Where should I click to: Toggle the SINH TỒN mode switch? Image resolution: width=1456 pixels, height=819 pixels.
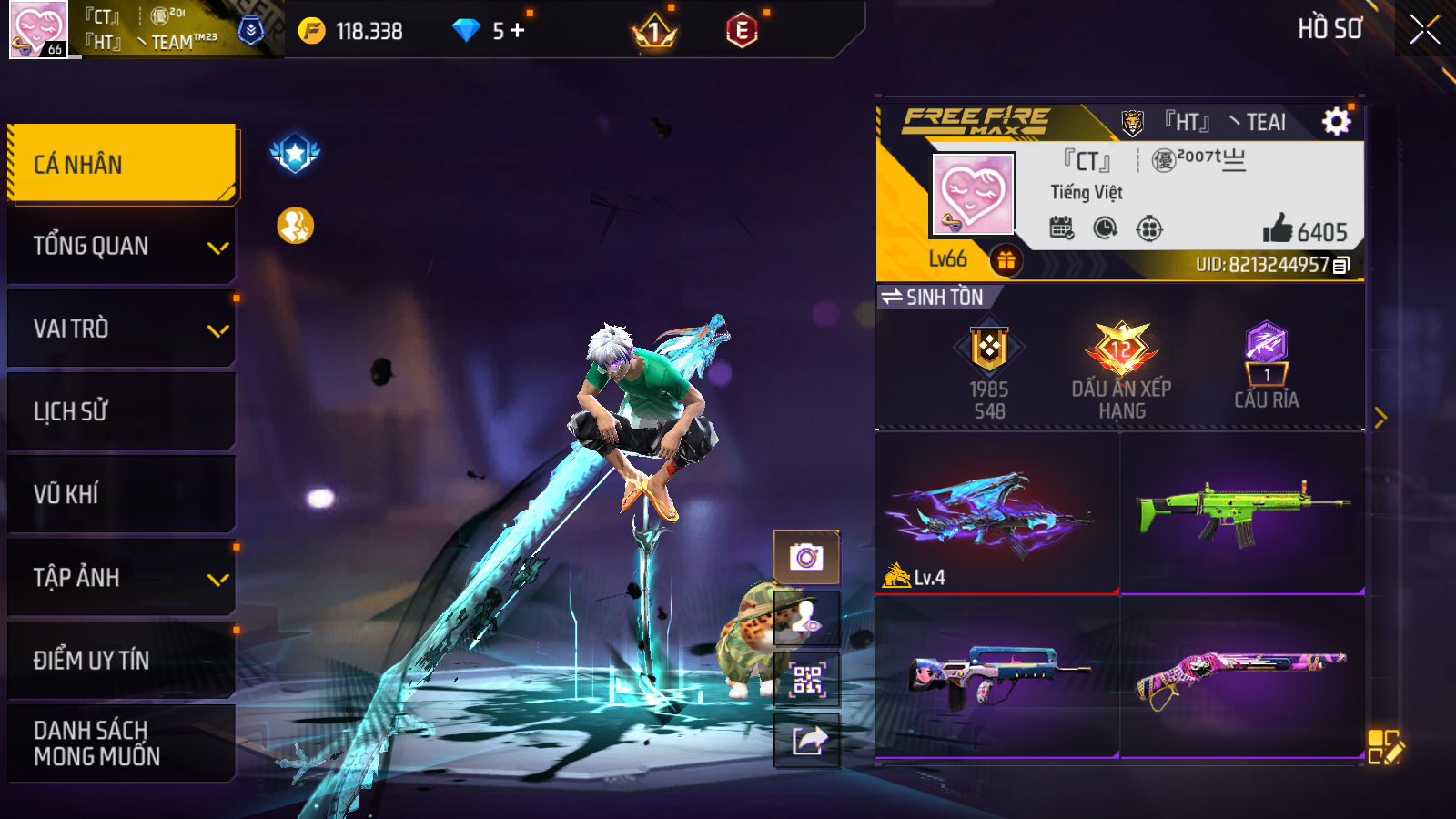pos(934,298)
